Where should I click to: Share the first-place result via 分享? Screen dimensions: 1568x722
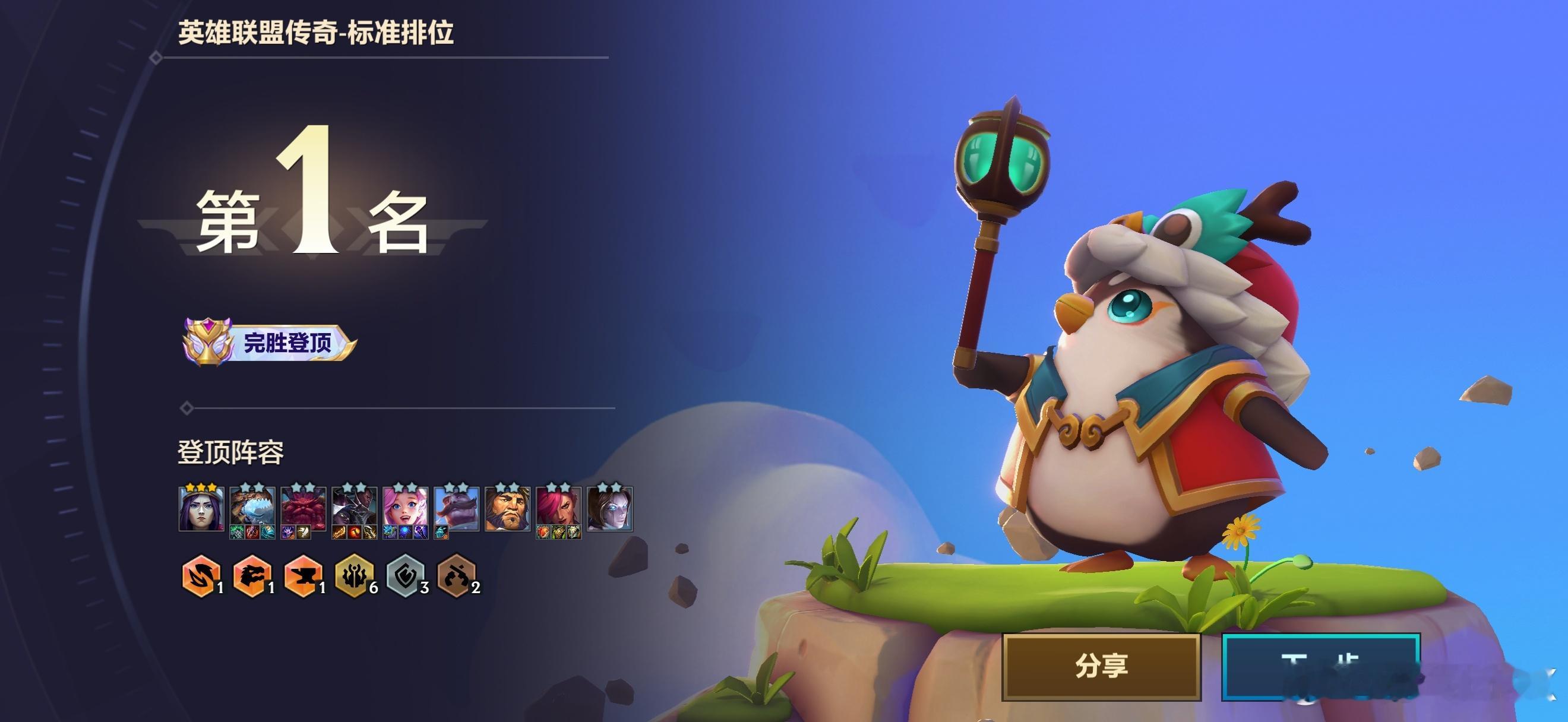tap(1101, 666)
